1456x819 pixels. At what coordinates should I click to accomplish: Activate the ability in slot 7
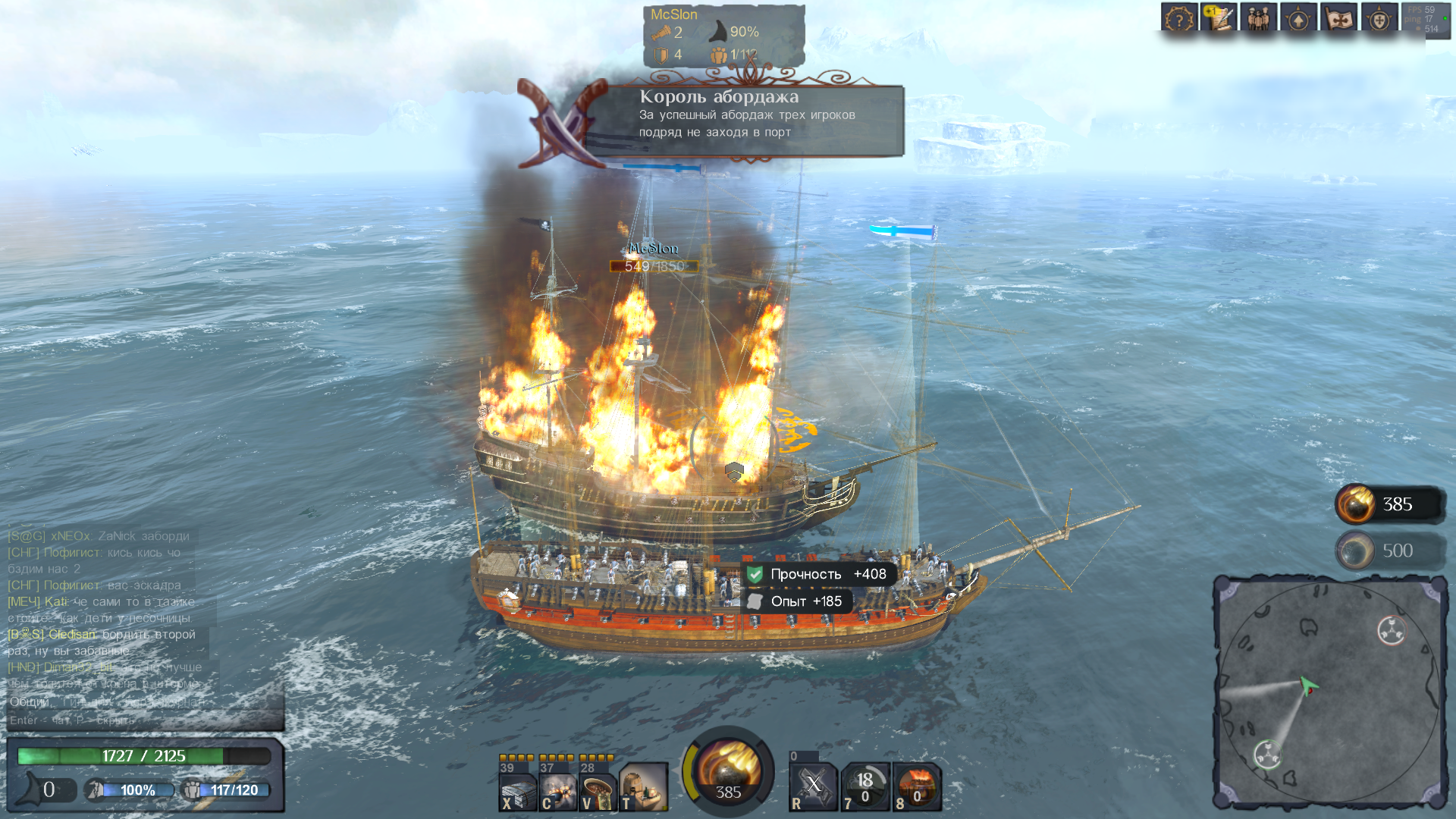point(864,786)
